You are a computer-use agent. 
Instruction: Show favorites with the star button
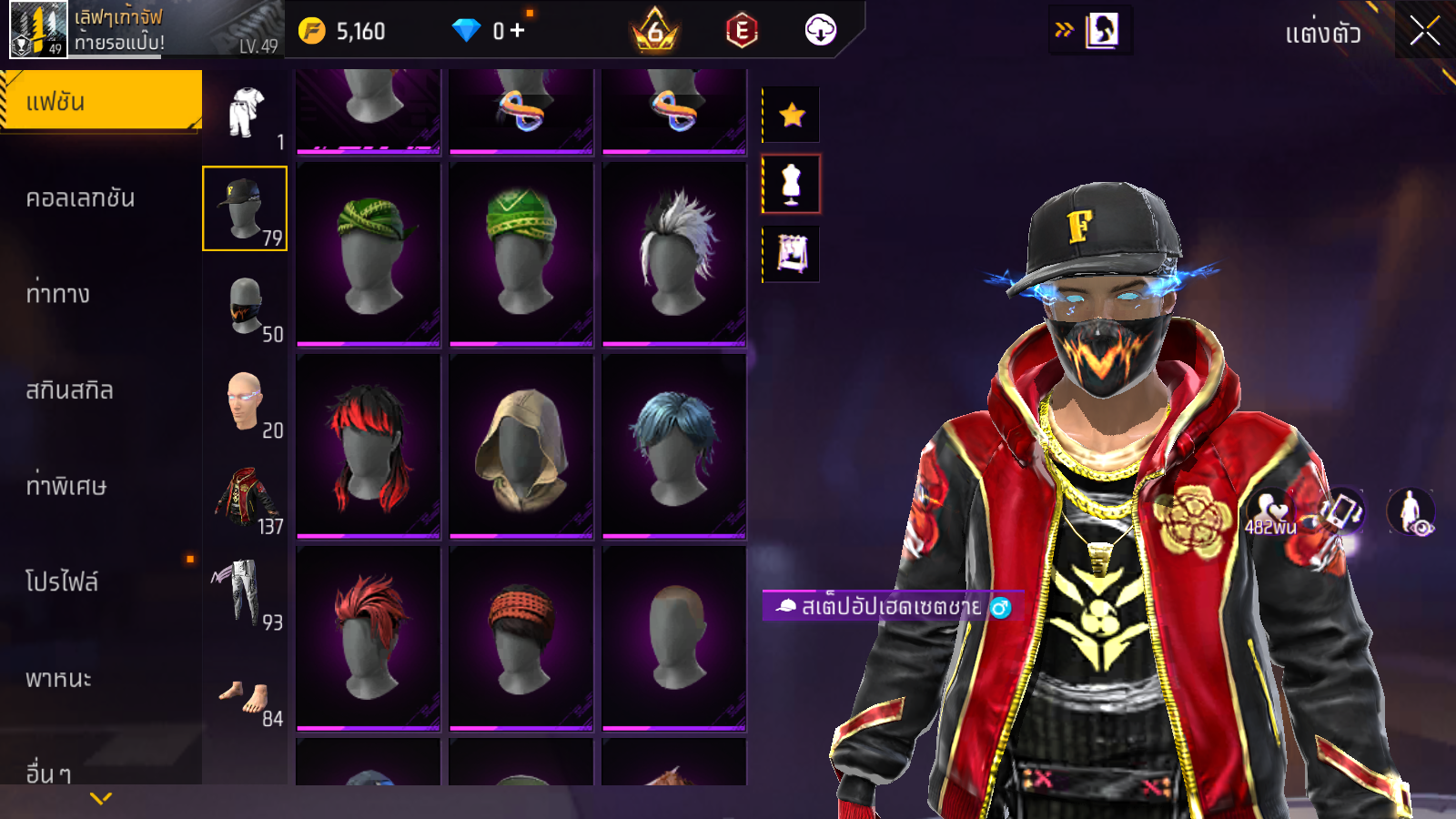[x=792, y=115]
